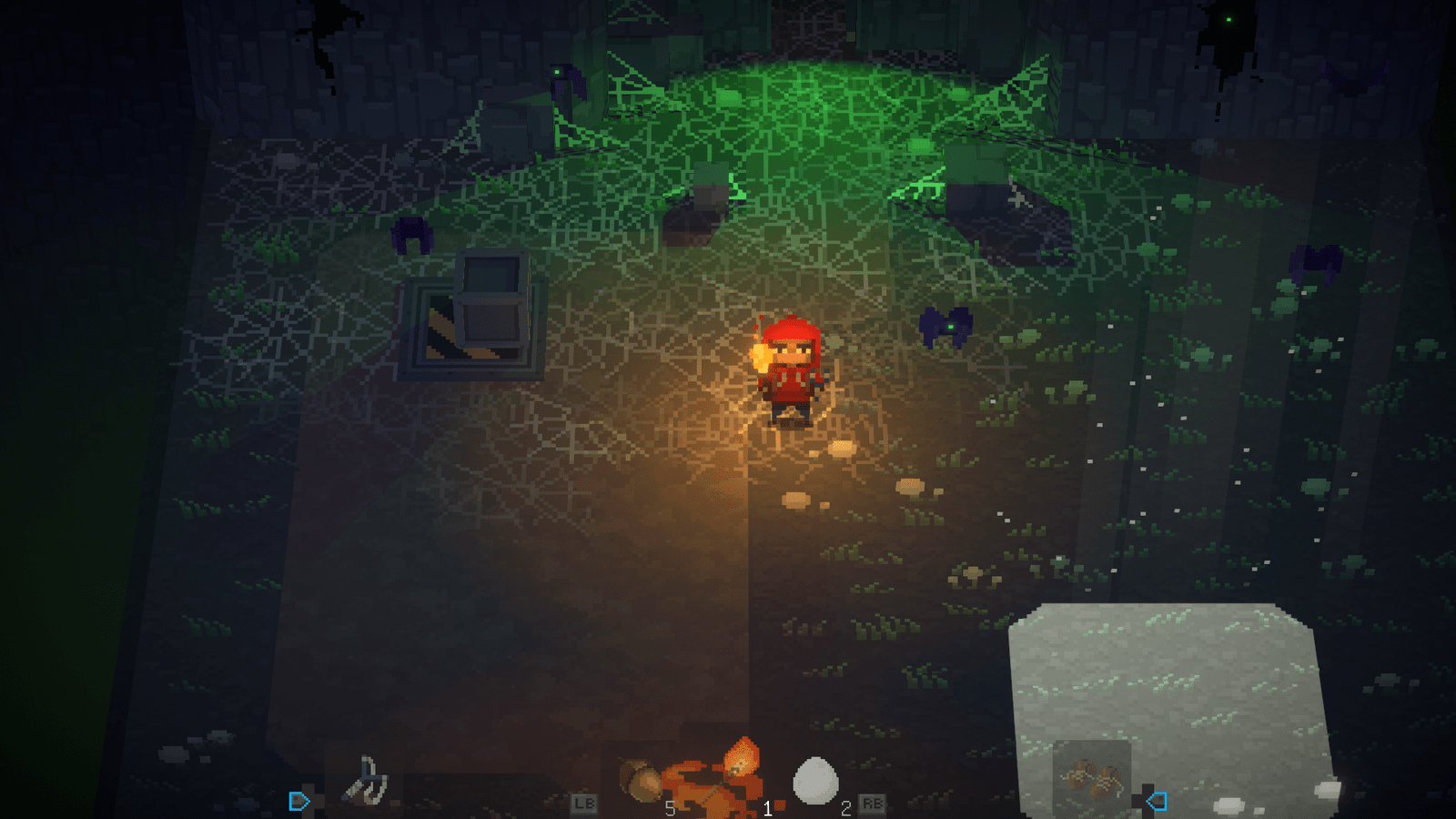This screenshot has height=819, width=1456.
Task: Click the RB controller button prompt
Action: point(874,805)
